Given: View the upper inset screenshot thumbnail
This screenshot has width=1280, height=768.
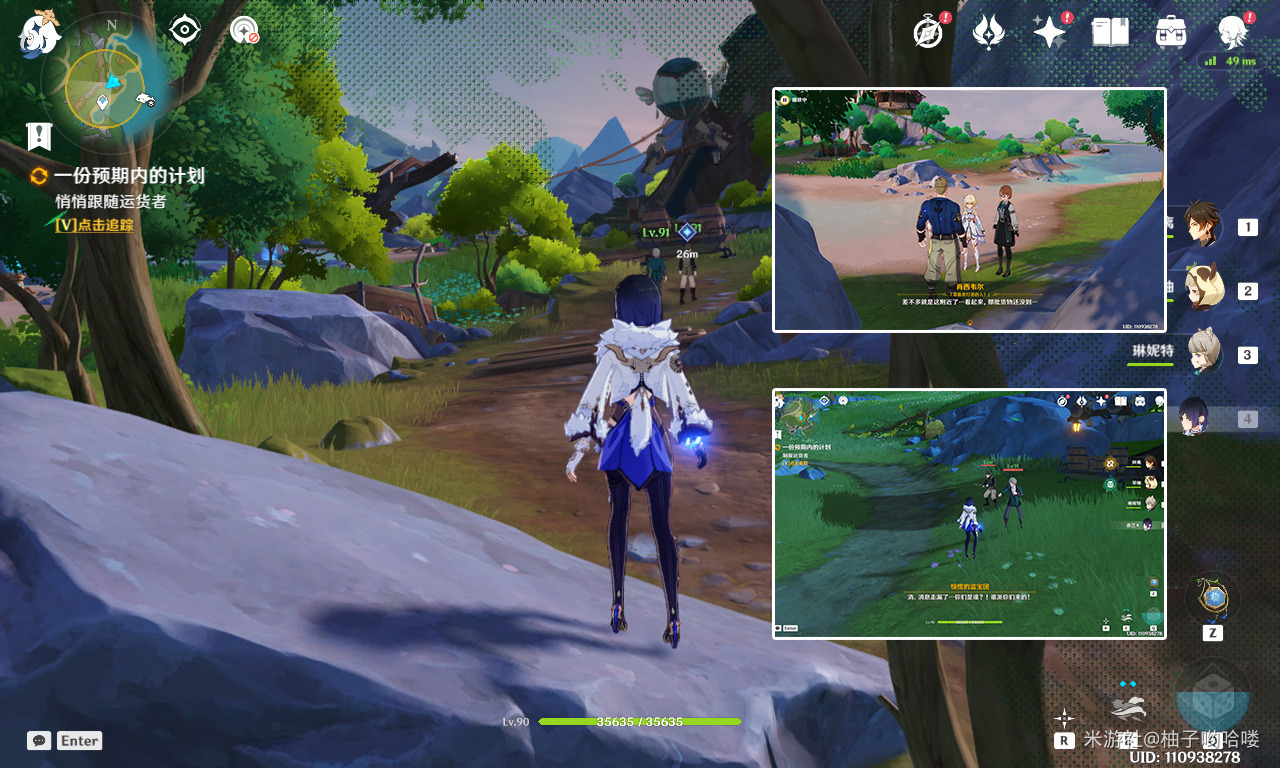Looking at the screenshot, I should point(969,209).
